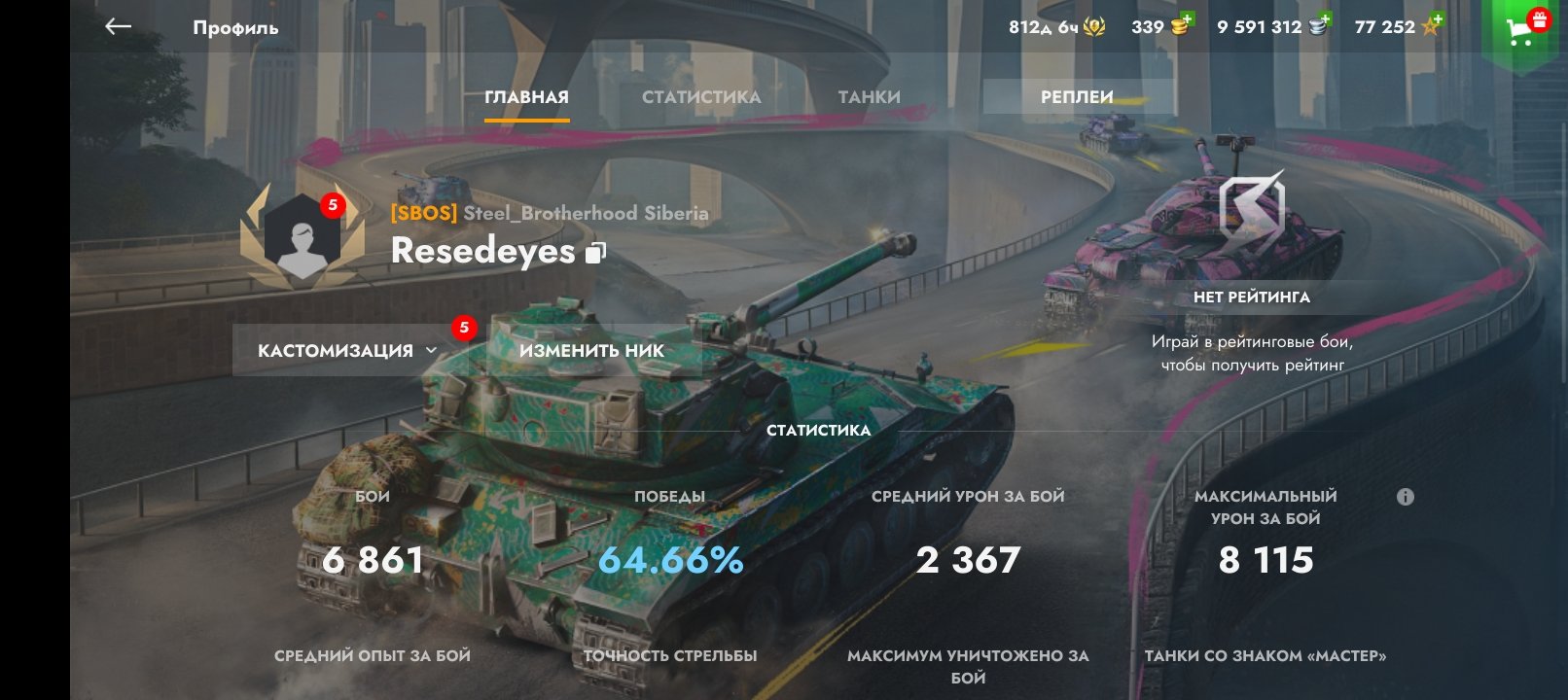Open the rating league emblem
Screen dimensions: 1568x700
(1252, 211)
